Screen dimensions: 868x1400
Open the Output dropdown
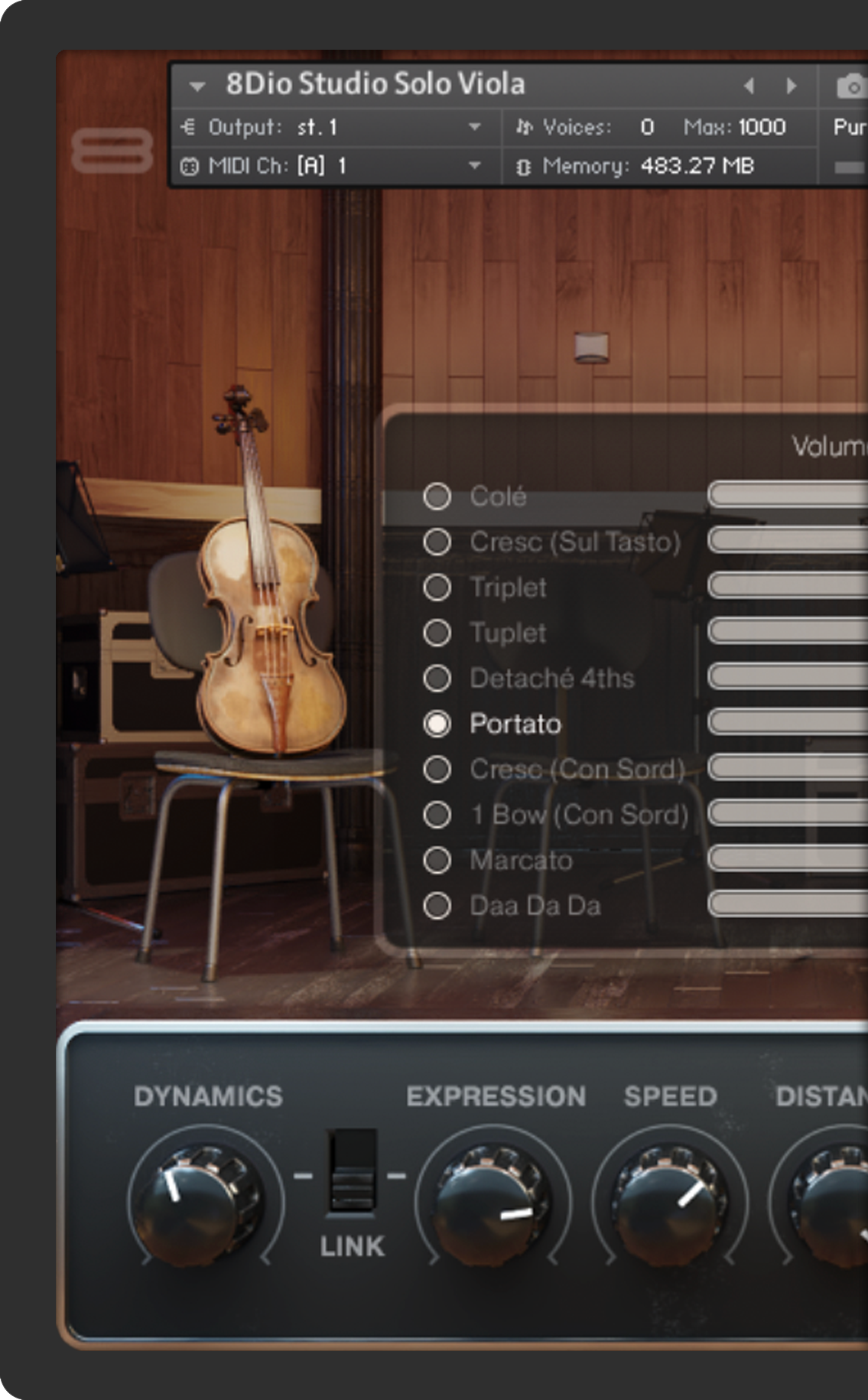tap(474, 127)
